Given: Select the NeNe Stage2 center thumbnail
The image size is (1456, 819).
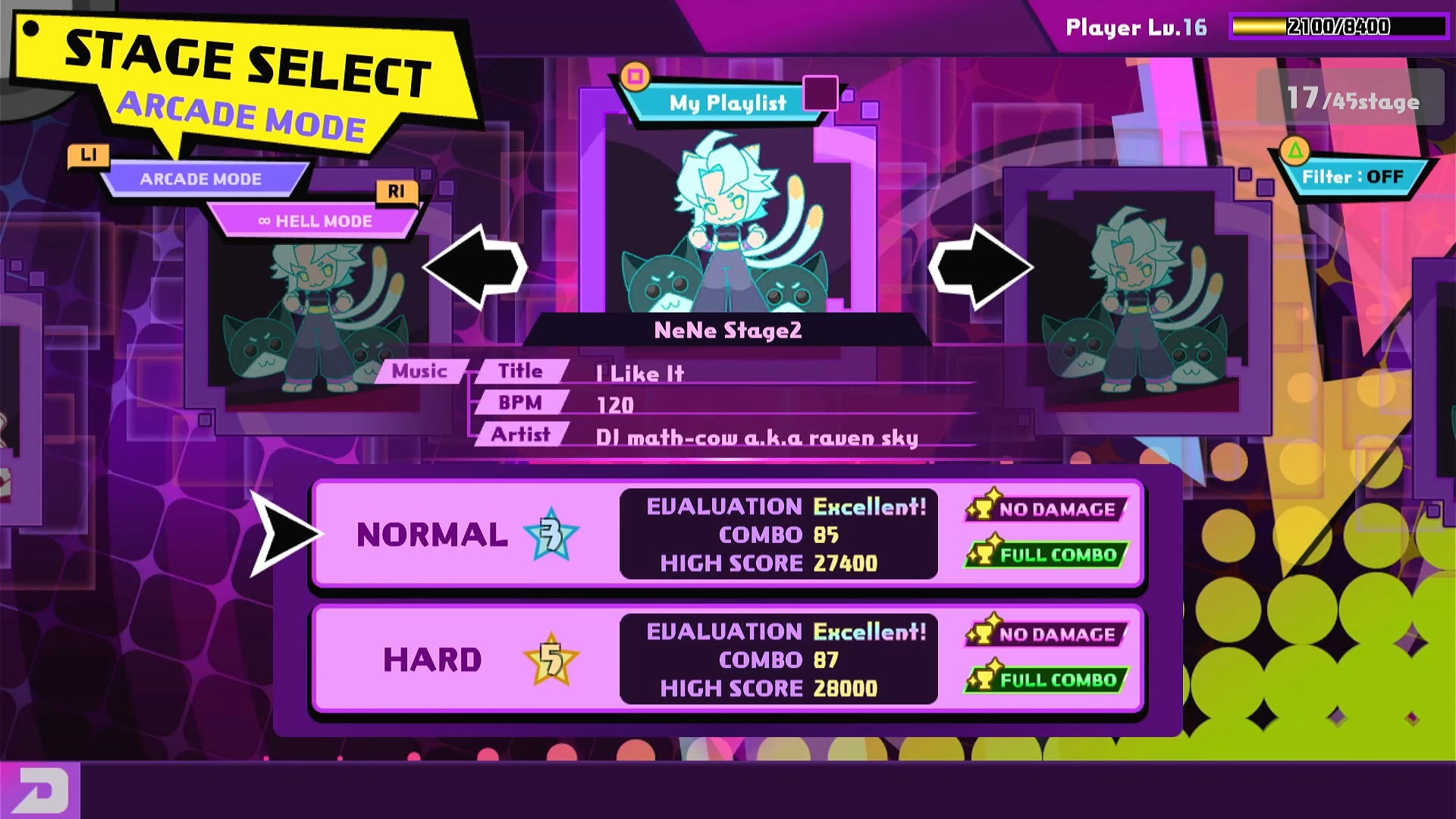Looking at the screenshot, I should [x=728, y=220].
